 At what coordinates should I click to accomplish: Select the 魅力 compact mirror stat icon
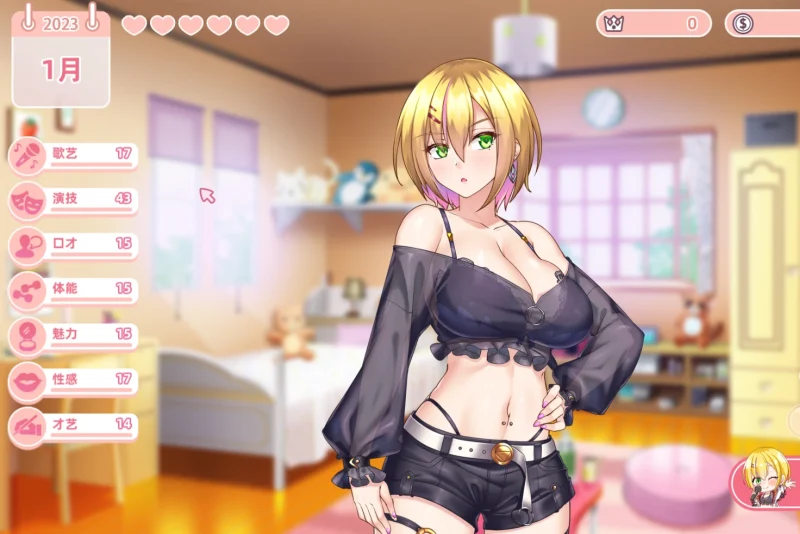click(26, 335)
